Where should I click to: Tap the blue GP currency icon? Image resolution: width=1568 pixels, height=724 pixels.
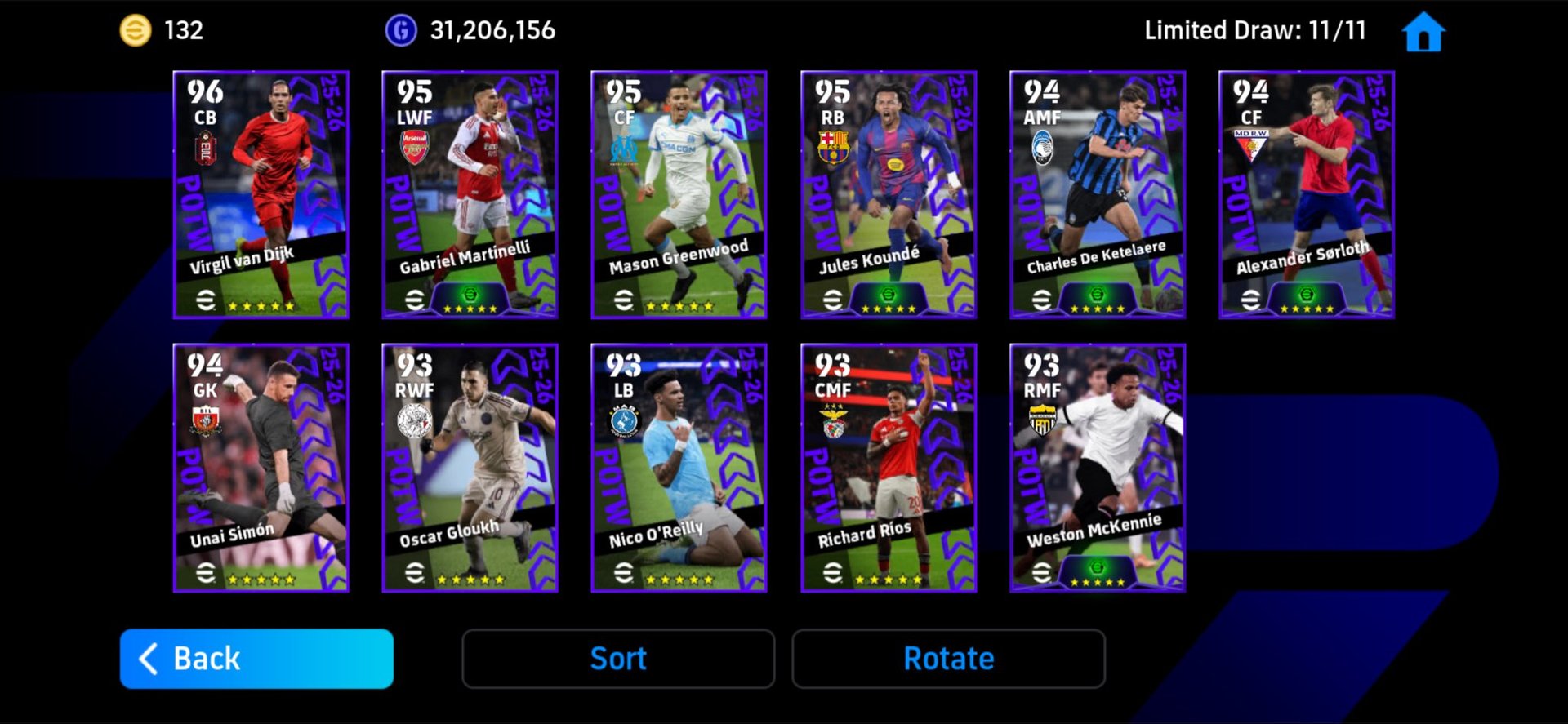point(401,31)
